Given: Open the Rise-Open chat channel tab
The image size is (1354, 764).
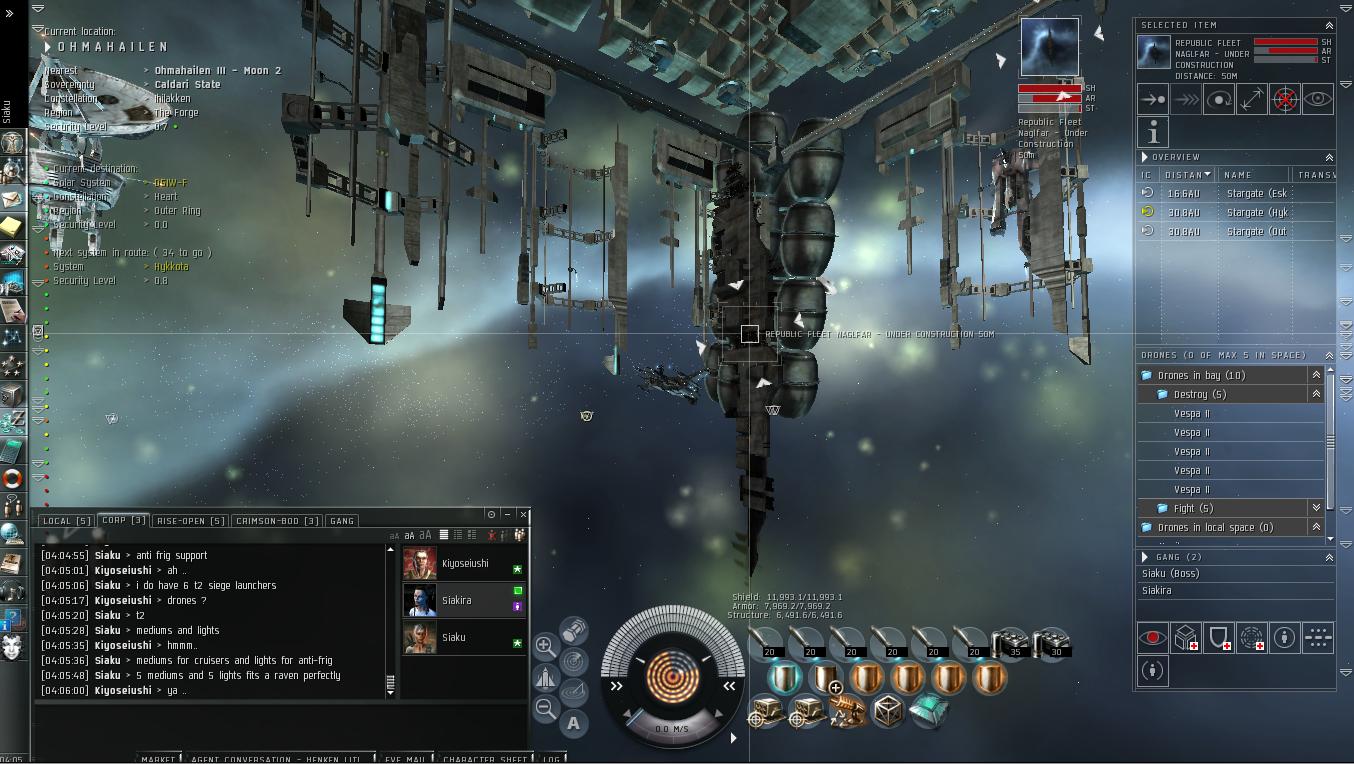Looking at the screenshot, I should point(190,521).
